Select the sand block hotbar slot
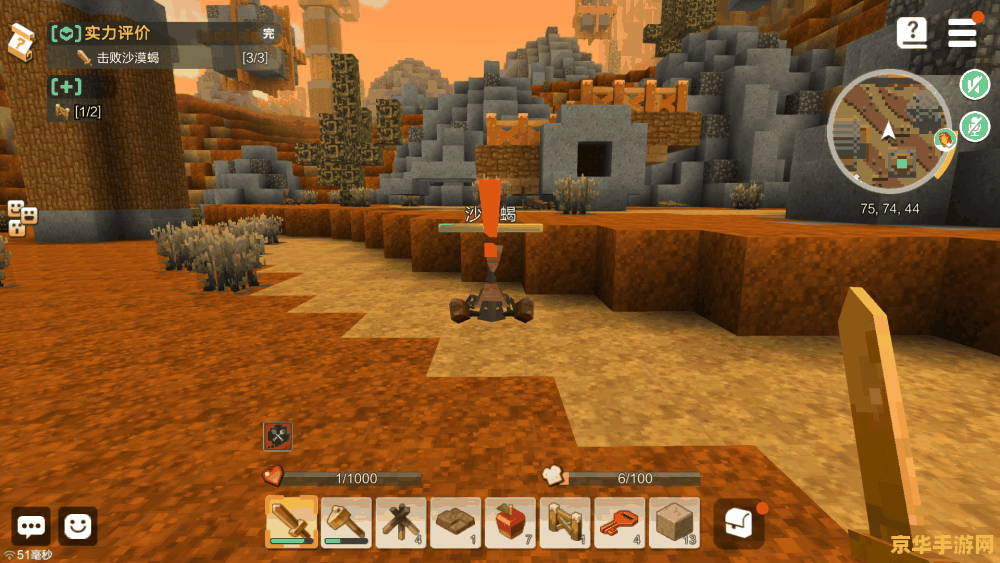Image resolution: width=1000 pixels, height=563 pixels. (x=674, y=522)
